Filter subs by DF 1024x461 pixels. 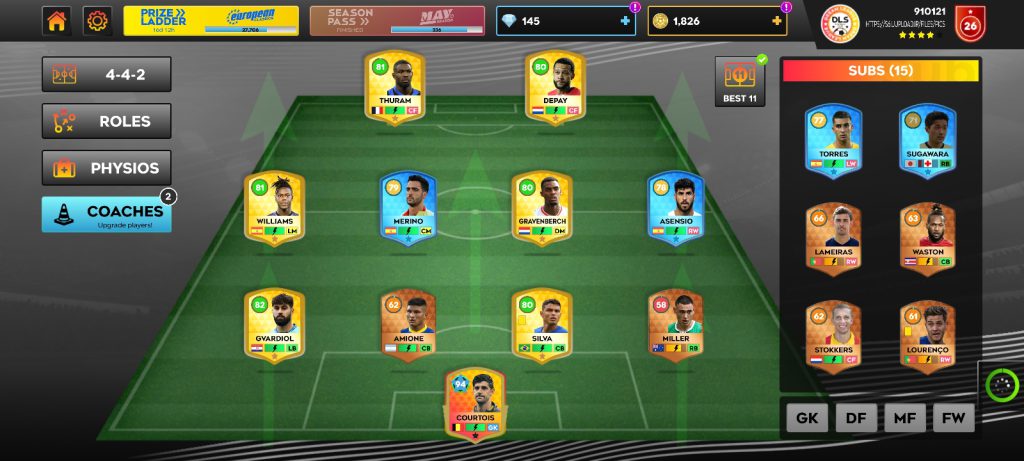[x=856, y=418]
